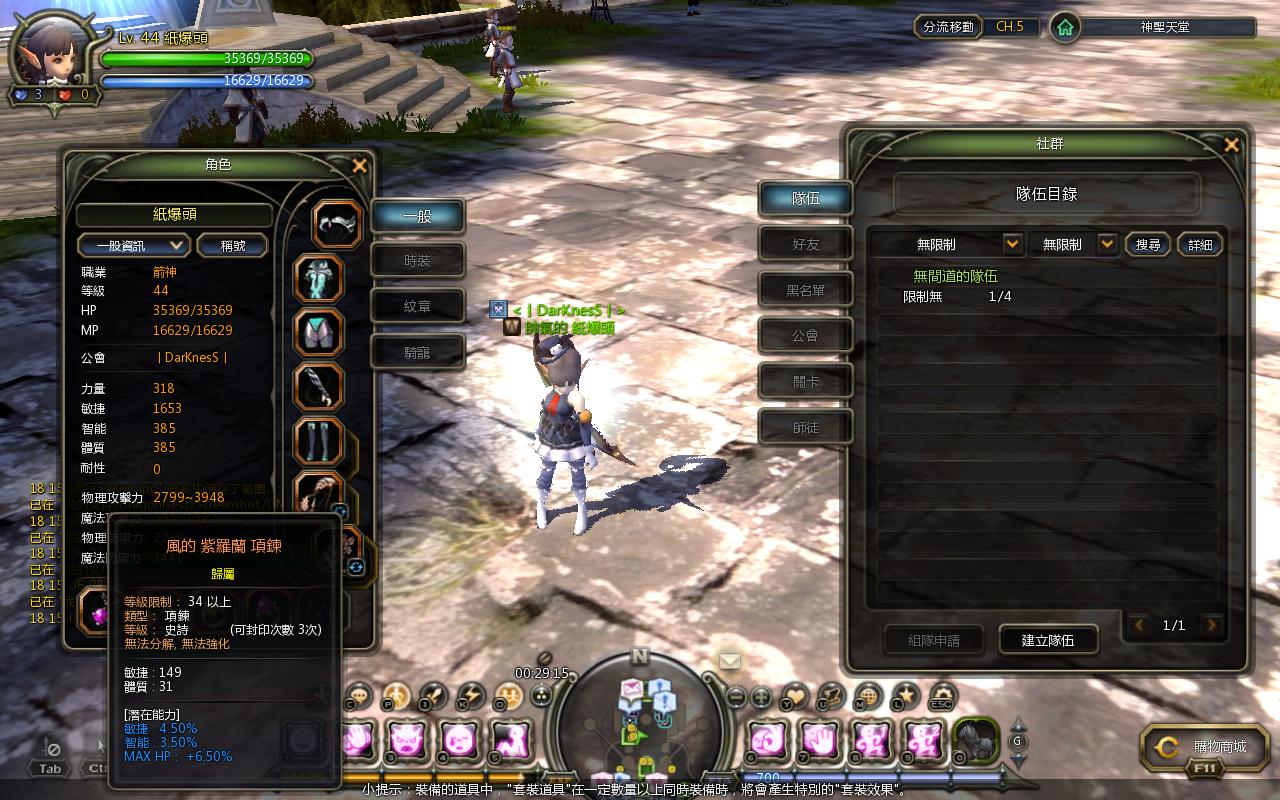Open the 師徒 mentor tab
Image resolution: width=1280 pixels, height=800 pixels.
[x=805, y=427]
